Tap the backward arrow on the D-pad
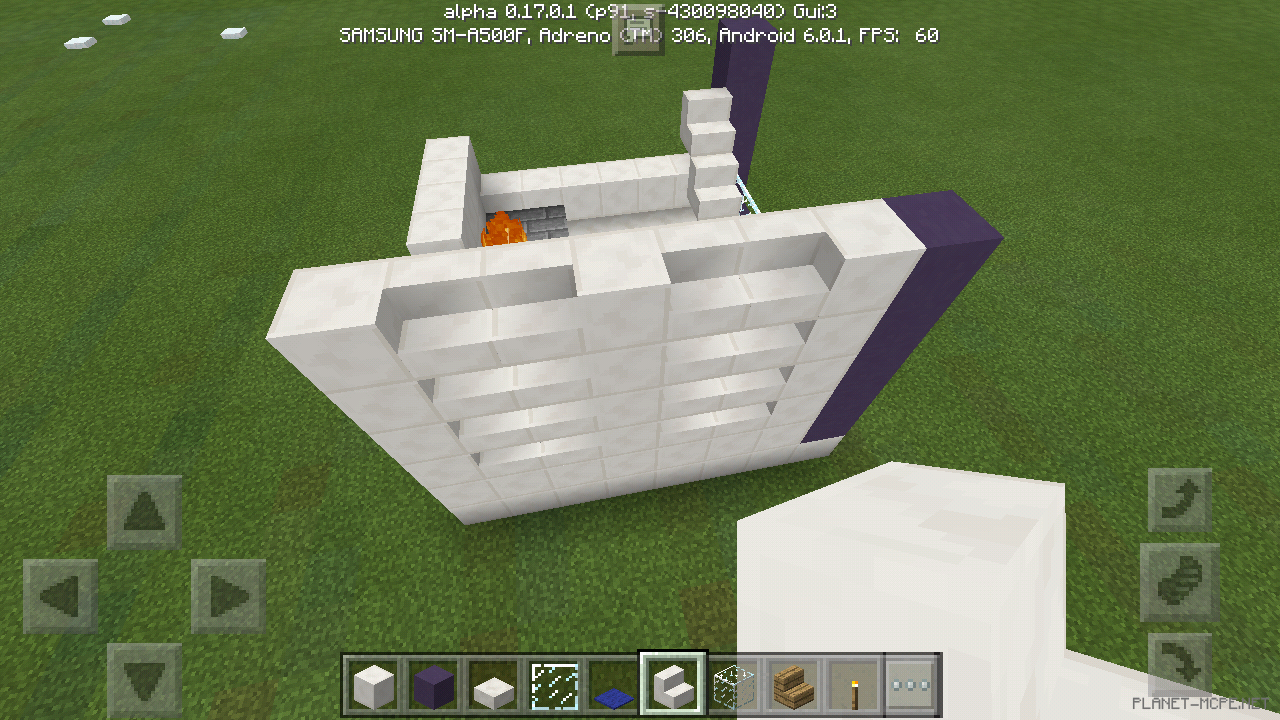Image resolution: width=1280 pixels, height=720 pixels. click(x=144, y=680)
